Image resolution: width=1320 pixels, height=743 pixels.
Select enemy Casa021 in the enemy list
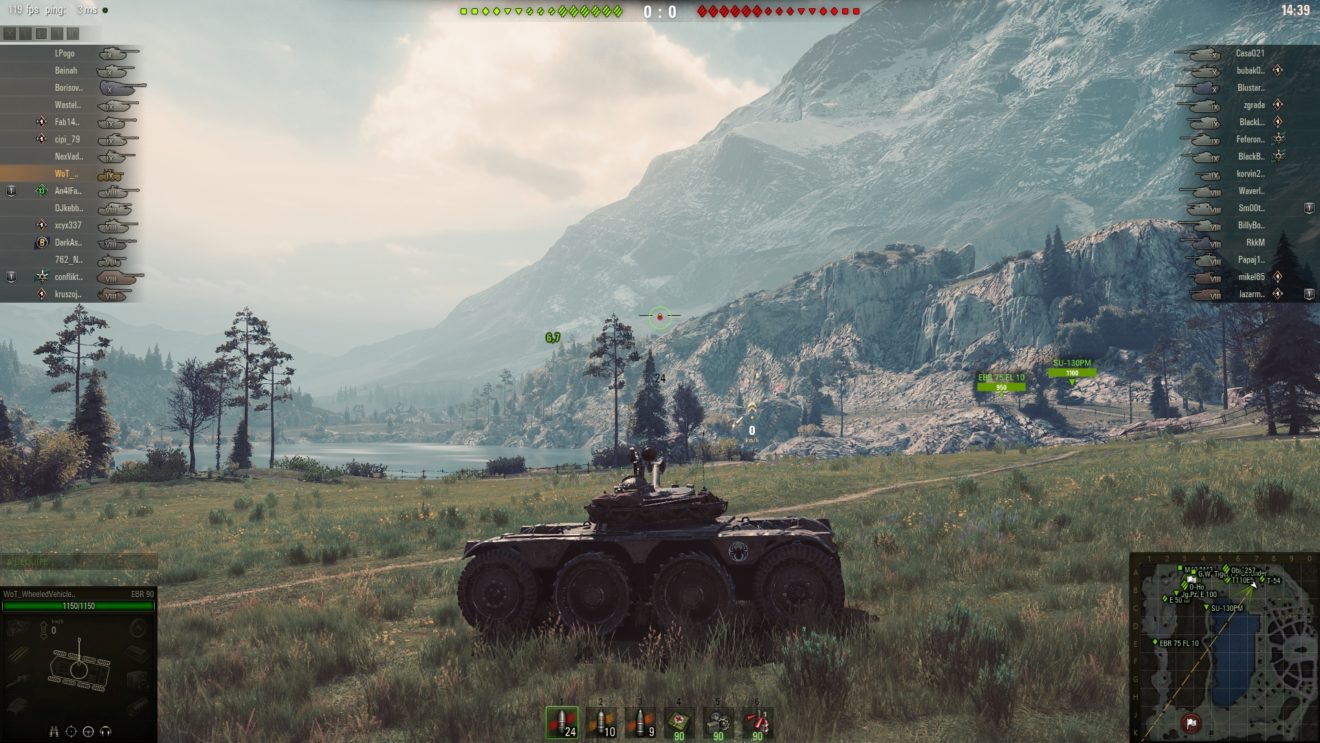(x=1250, y=53)
